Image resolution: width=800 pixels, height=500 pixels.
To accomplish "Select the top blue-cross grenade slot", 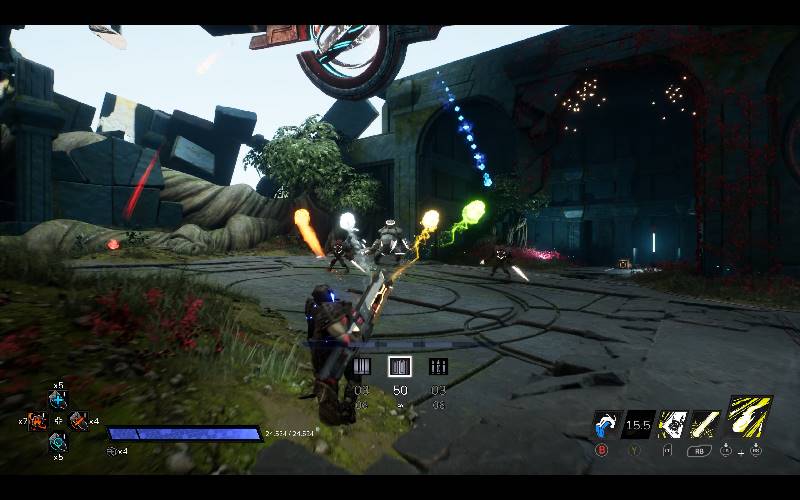I will point(58,400).
